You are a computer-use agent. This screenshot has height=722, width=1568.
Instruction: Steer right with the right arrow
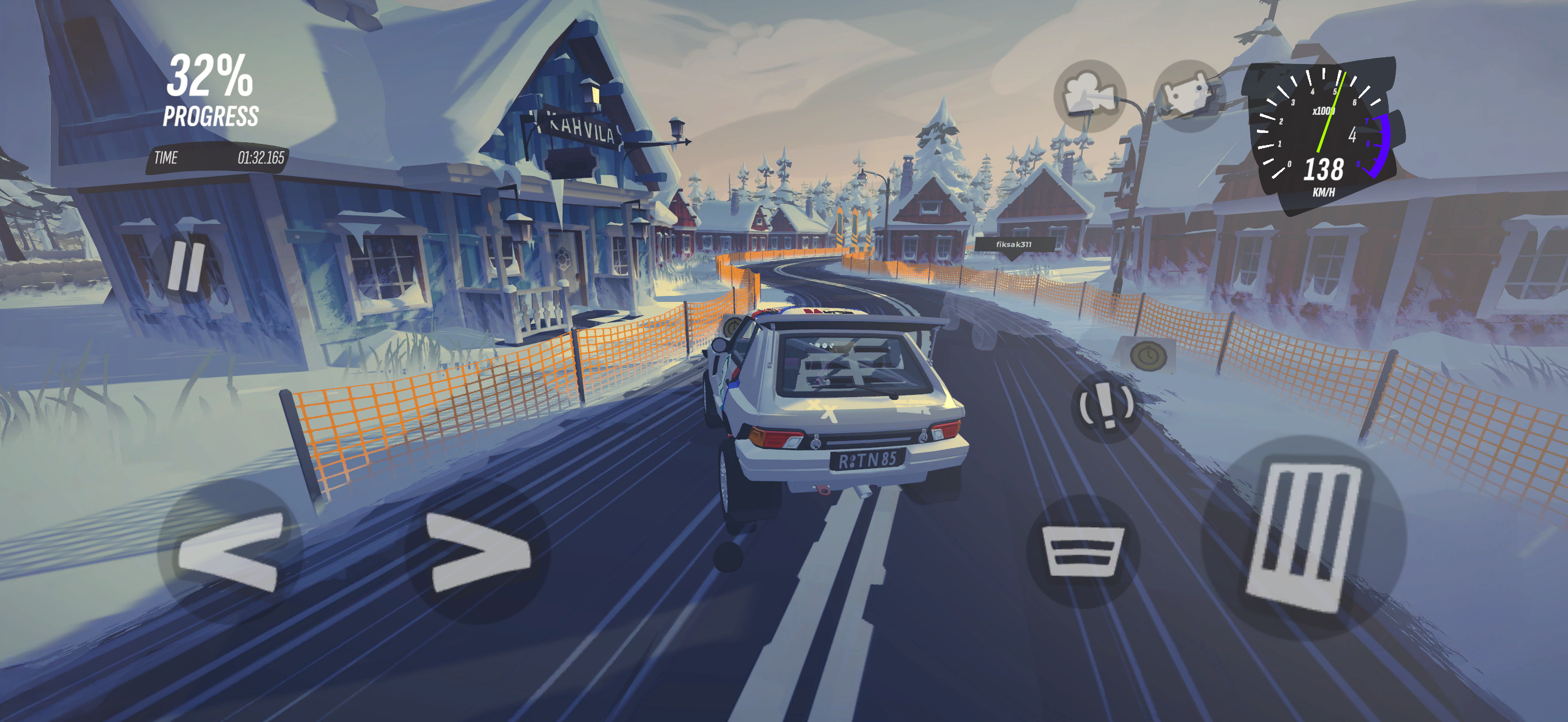[478, 551]
